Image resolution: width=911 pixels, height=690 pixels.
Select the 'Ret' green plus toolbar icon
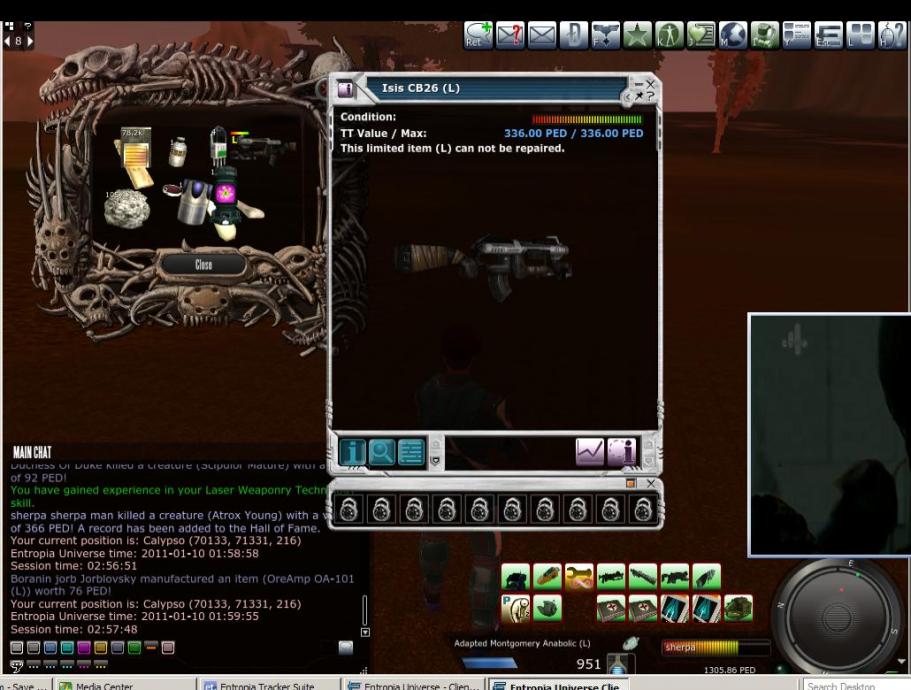click(478, 35)
